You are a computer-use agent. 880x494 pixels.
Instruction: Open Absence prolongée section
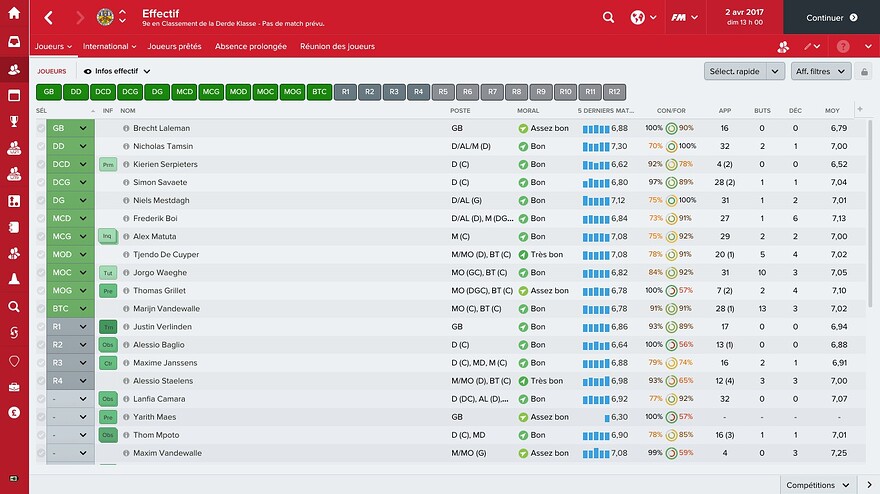[x=252, y=46]
